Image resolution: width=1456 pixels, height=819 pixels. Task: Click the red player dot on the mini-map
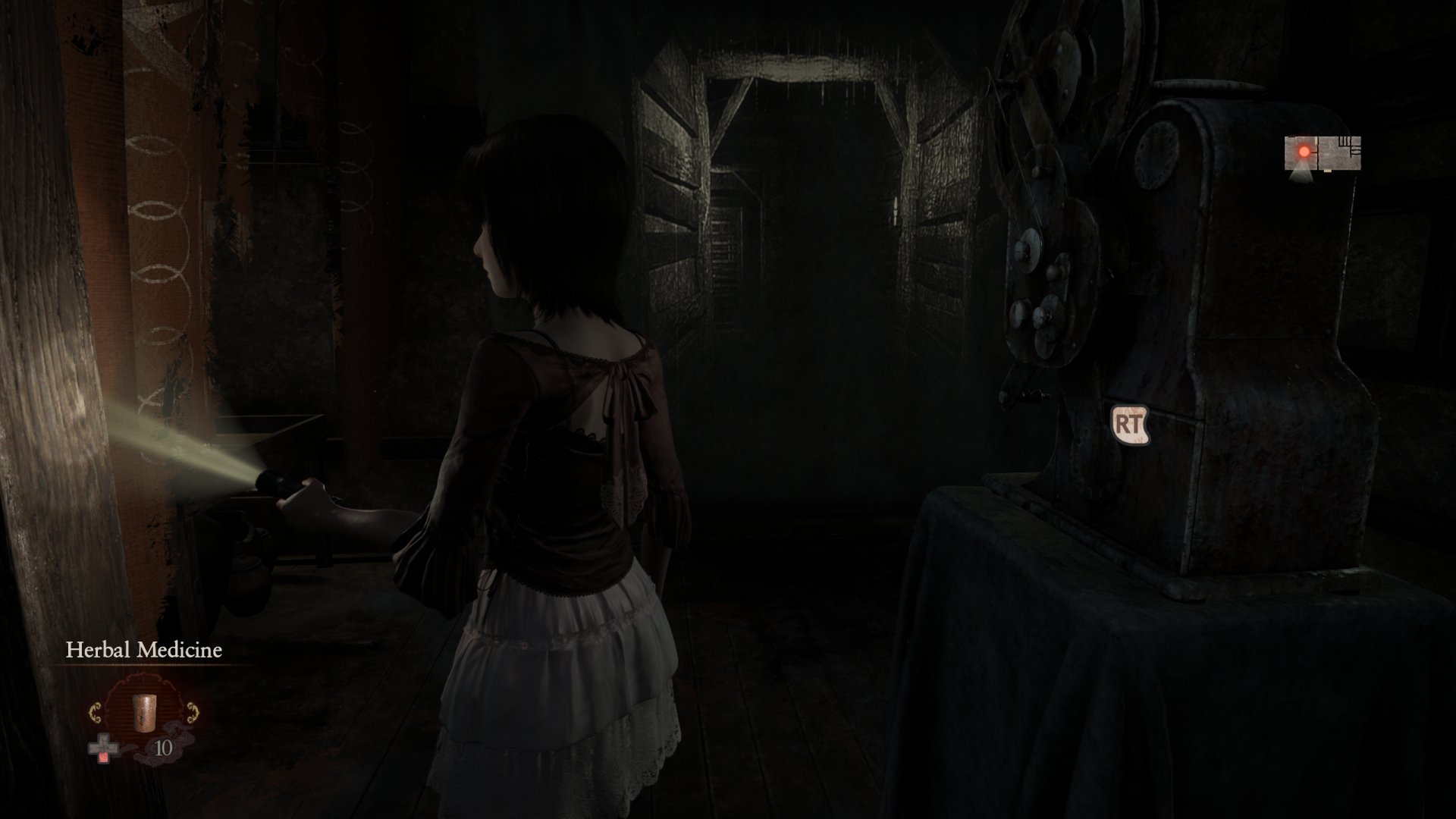click(1304, 152)
